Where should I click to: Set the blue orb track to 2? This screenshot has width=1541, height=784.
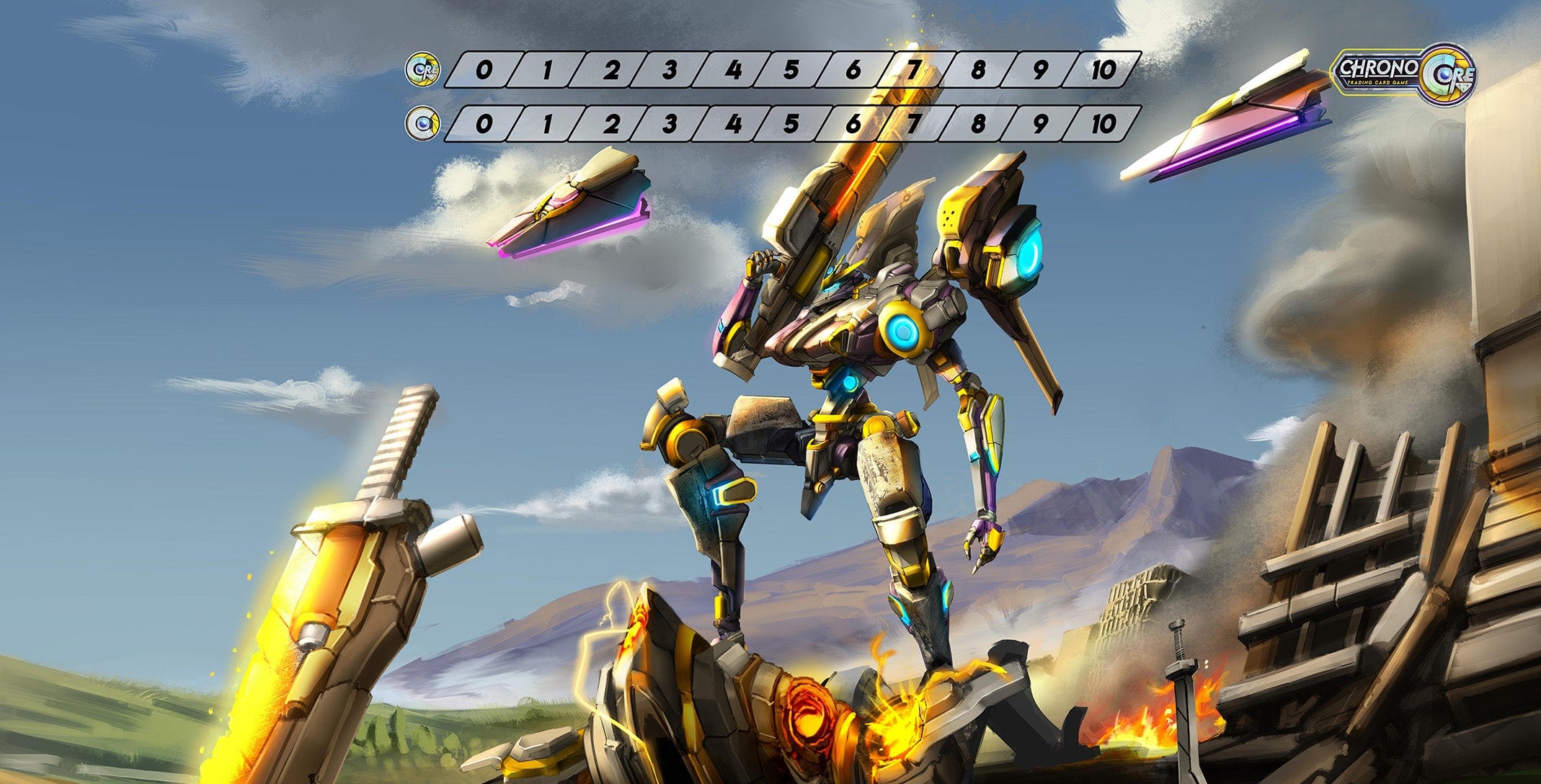[x=611, y=124]
